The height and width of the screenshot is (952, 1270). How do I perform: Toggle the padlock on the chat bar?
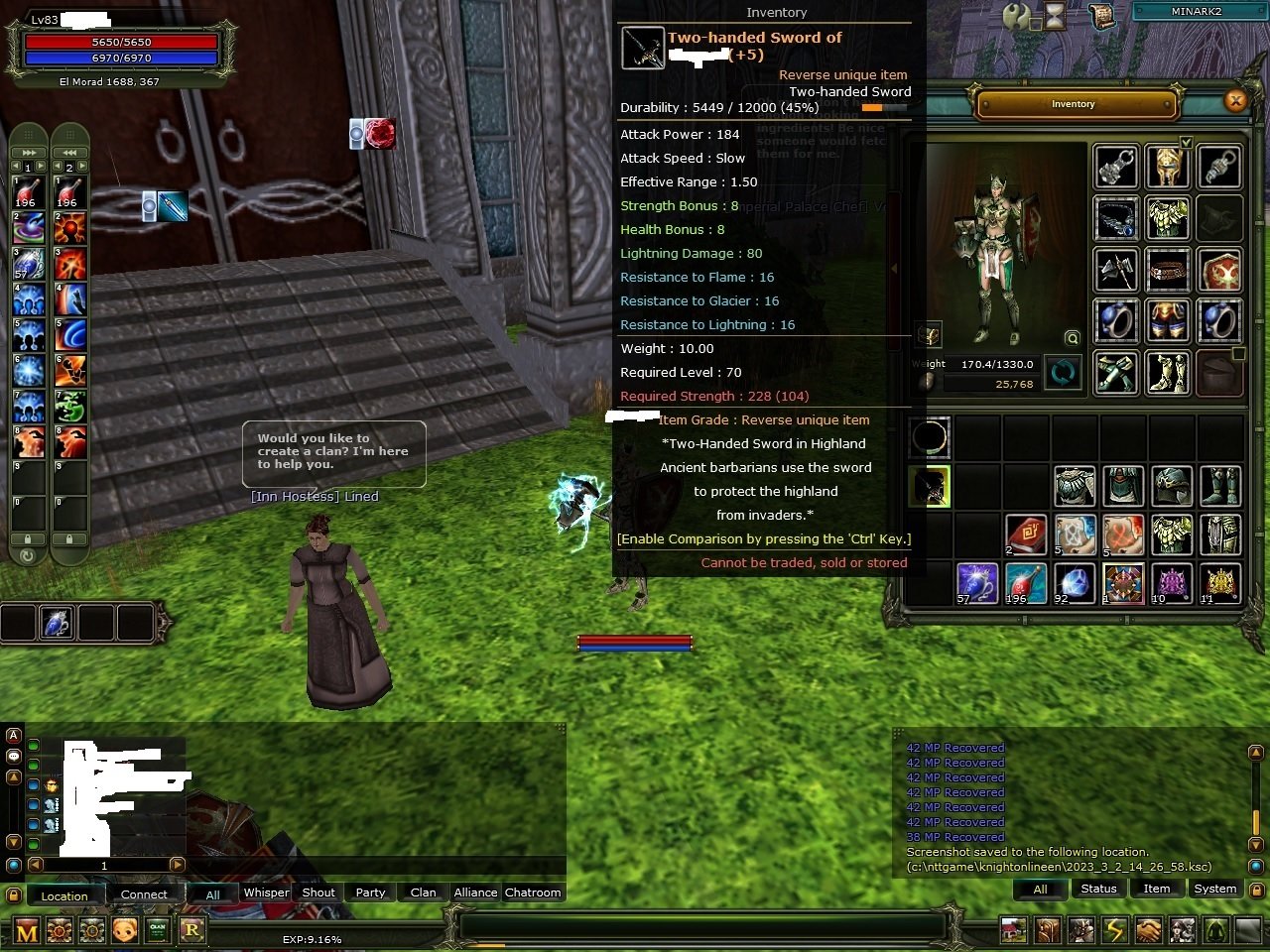pyautogui.click(x=13, y=894)
